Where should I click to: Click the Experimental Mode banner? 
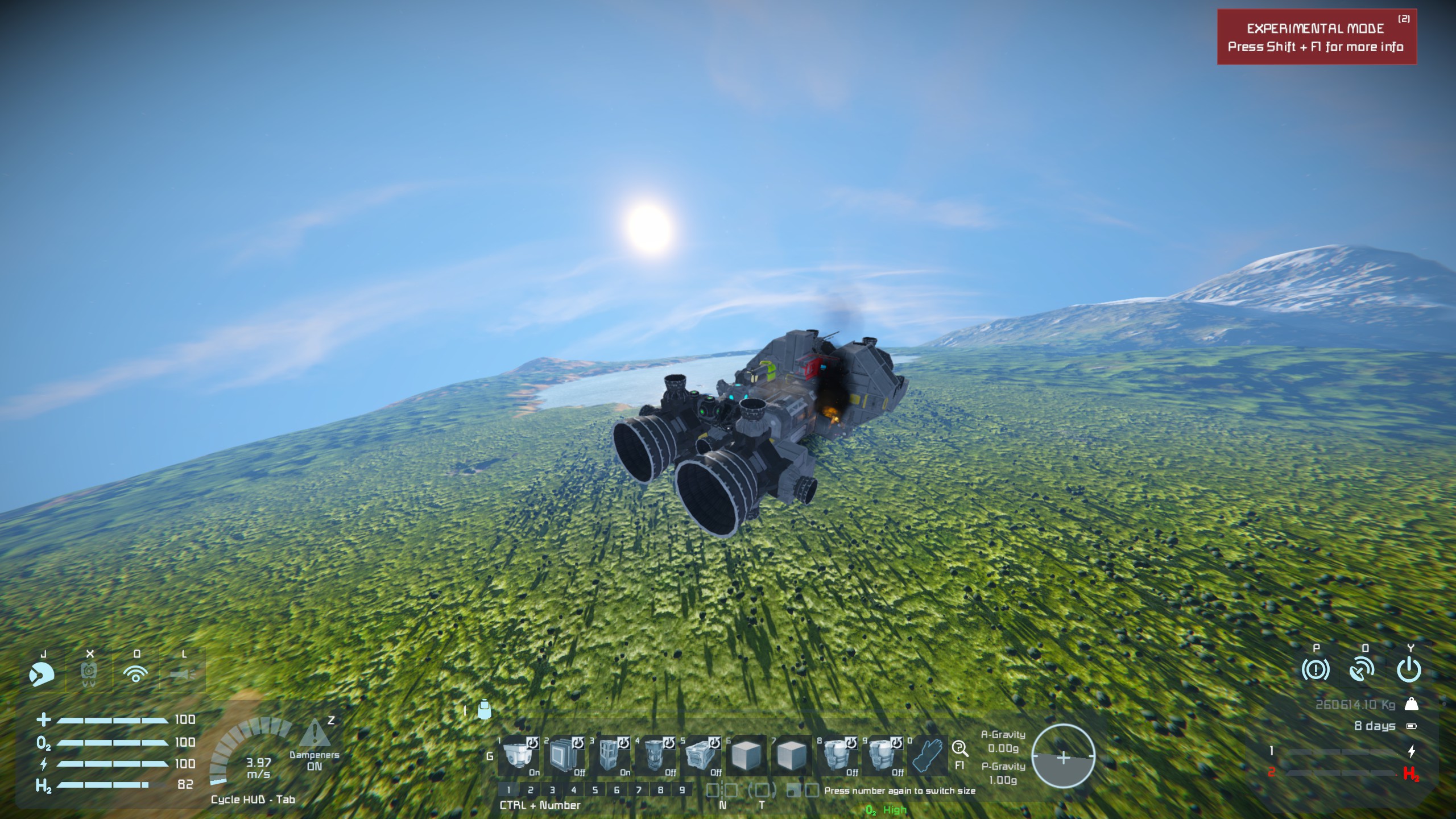point(1316,38)
